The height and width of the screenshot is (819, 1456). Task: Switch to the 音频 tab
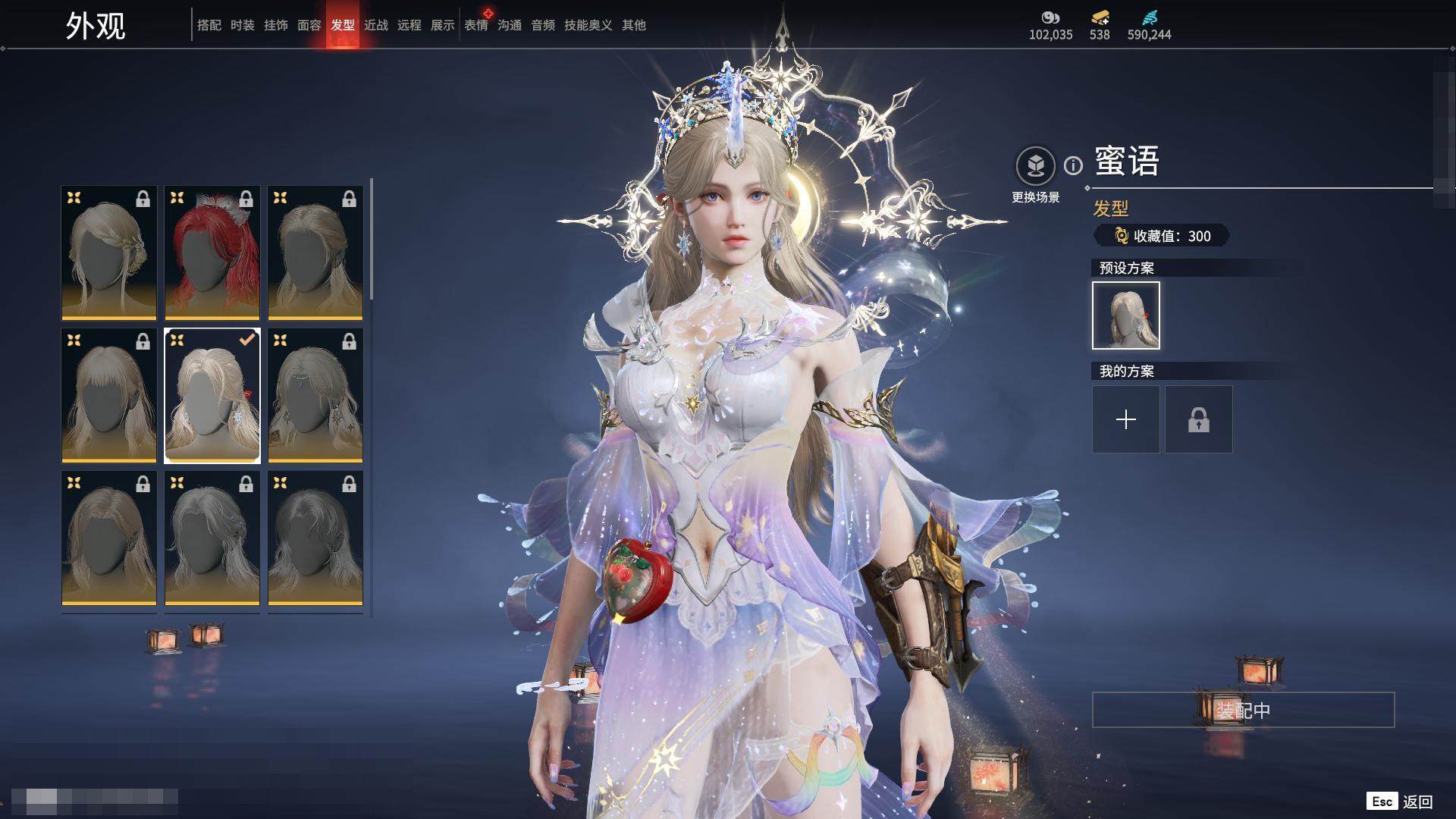[x=543, y=25]
